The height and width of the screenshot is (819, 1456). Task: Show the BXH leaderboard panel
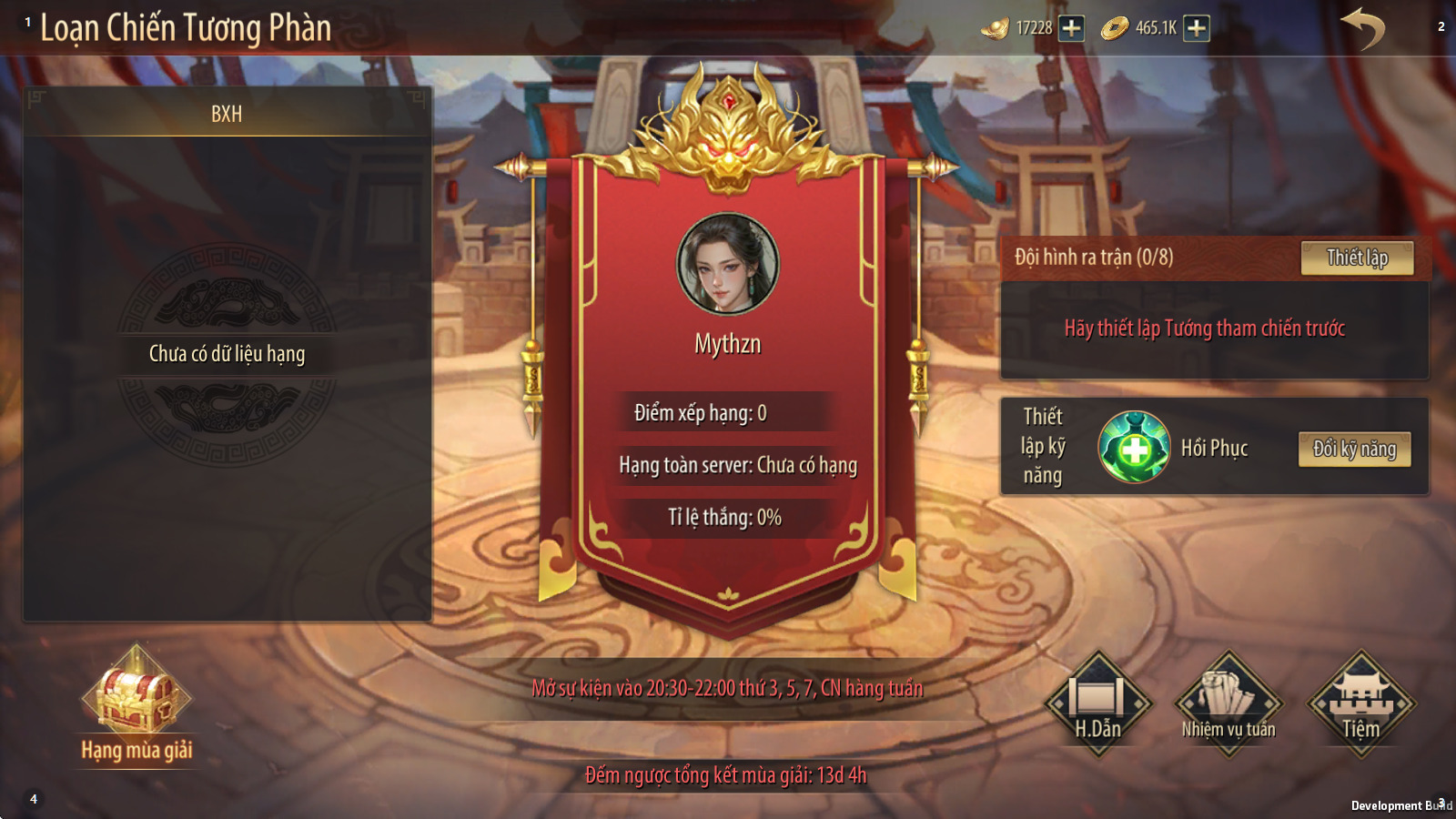tap(227, 114)
